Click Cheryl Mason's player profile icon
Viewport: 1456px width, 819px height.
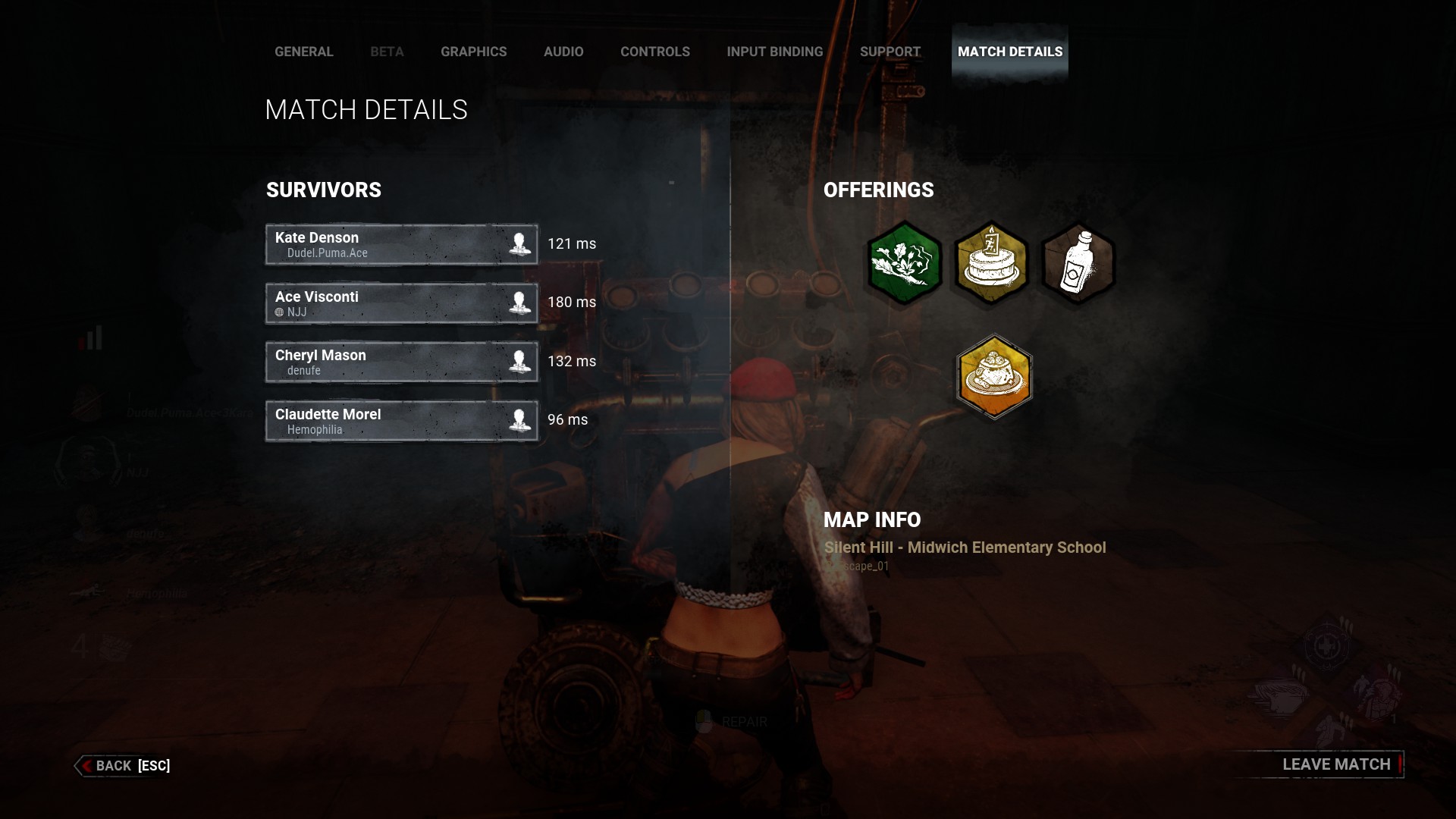point(520,361)
